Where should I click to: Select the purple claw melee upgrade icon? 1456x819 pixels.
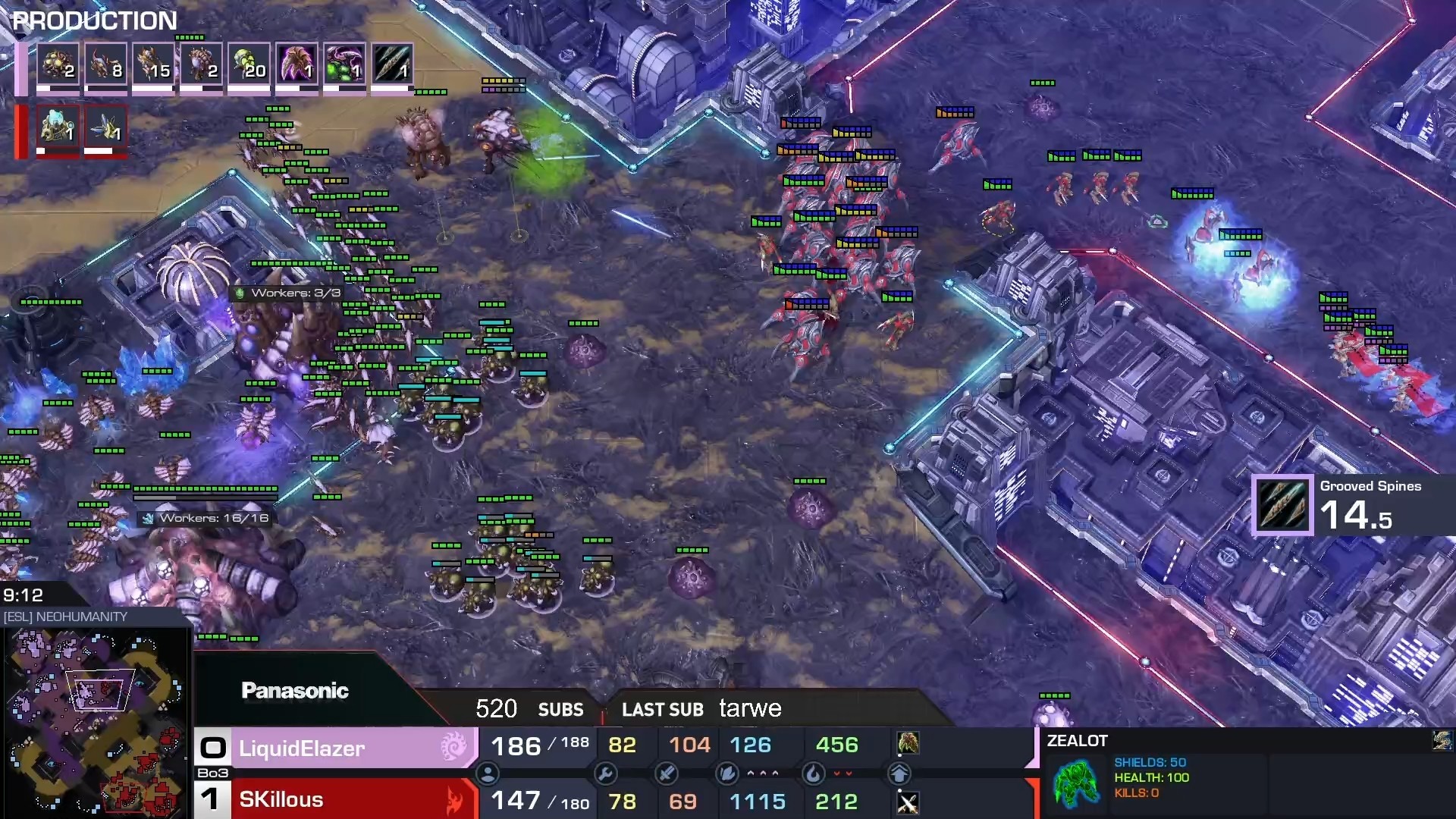click(x=297, y=64)
